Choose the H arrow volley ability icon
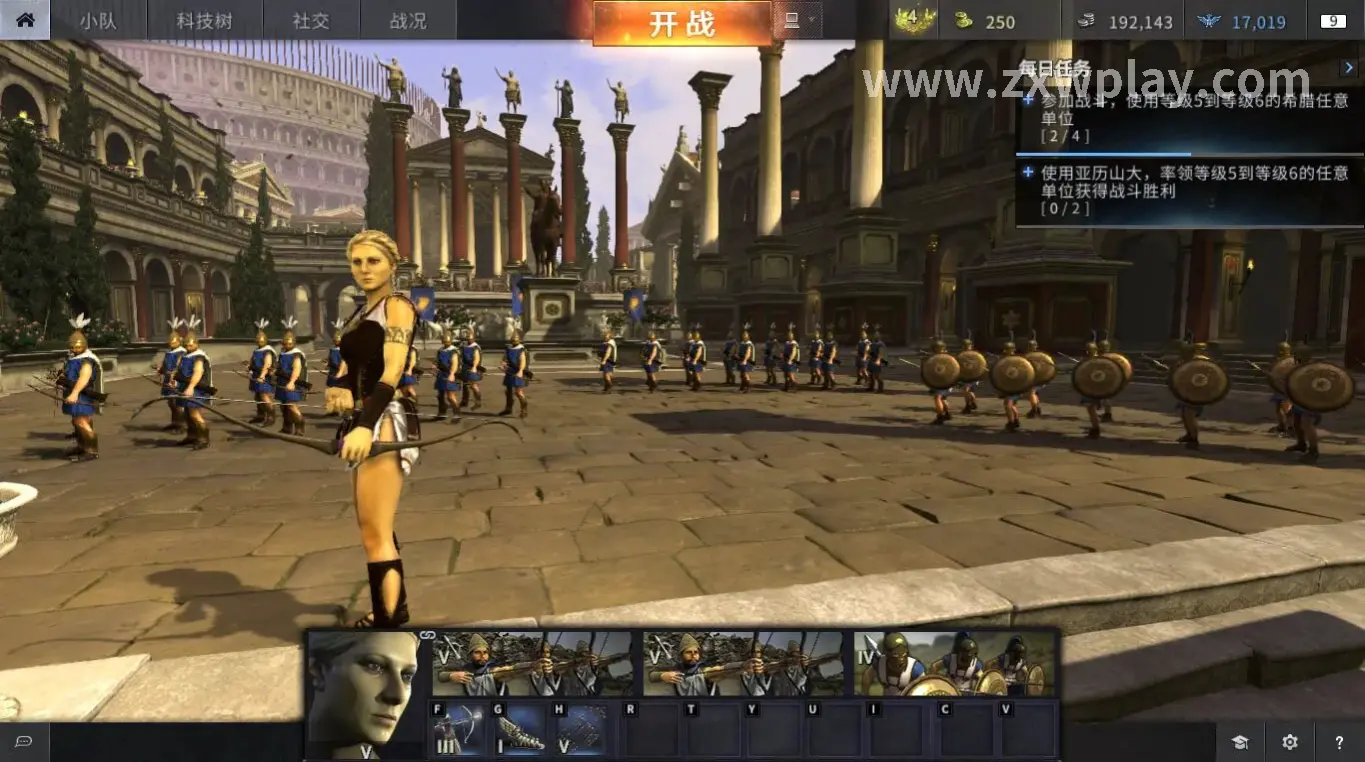Viewport: 1365px width, 762px height. [579, 730]
